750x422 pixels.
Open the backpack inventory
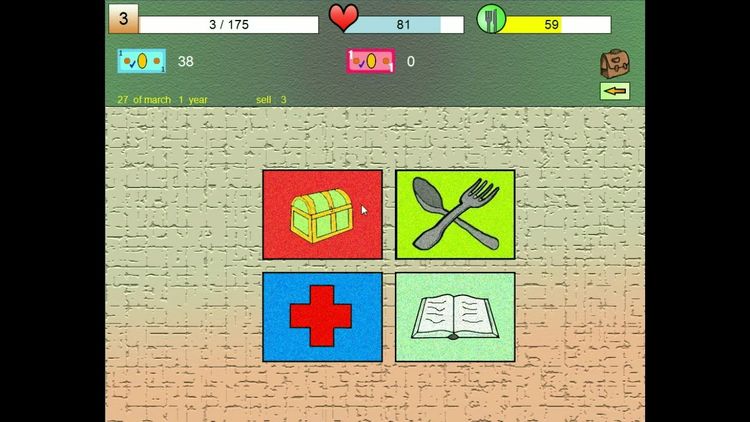613,64
